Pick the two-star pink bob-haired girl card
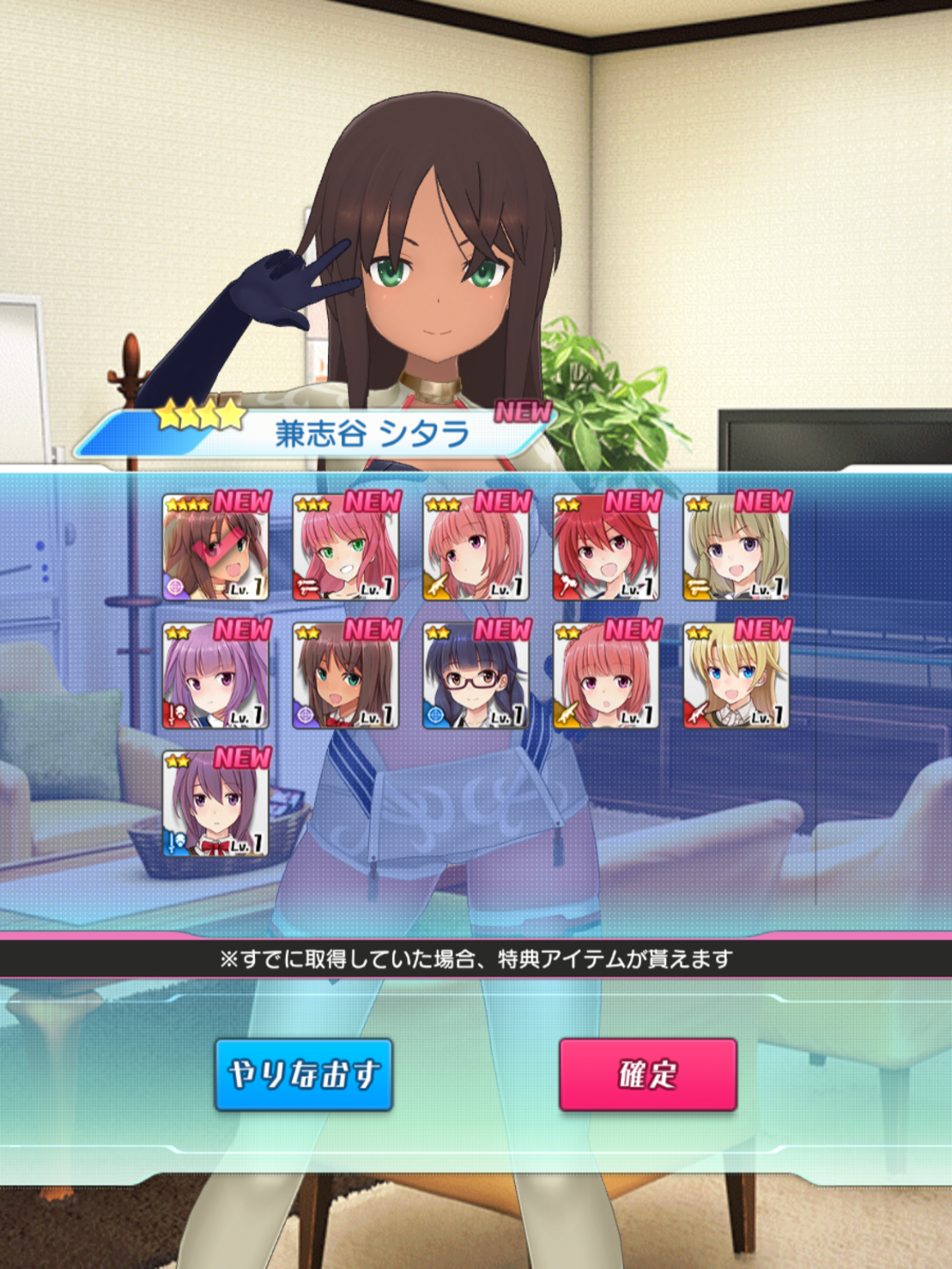952x1269 pixels. pyautogui.click(x=606, y=677)
